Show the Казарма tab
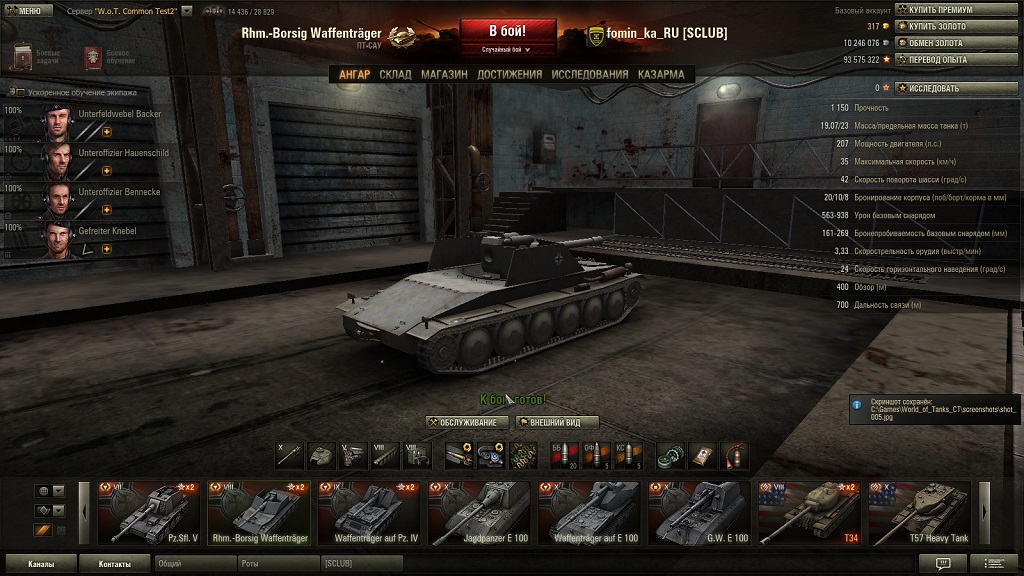 tap(661, 74)
